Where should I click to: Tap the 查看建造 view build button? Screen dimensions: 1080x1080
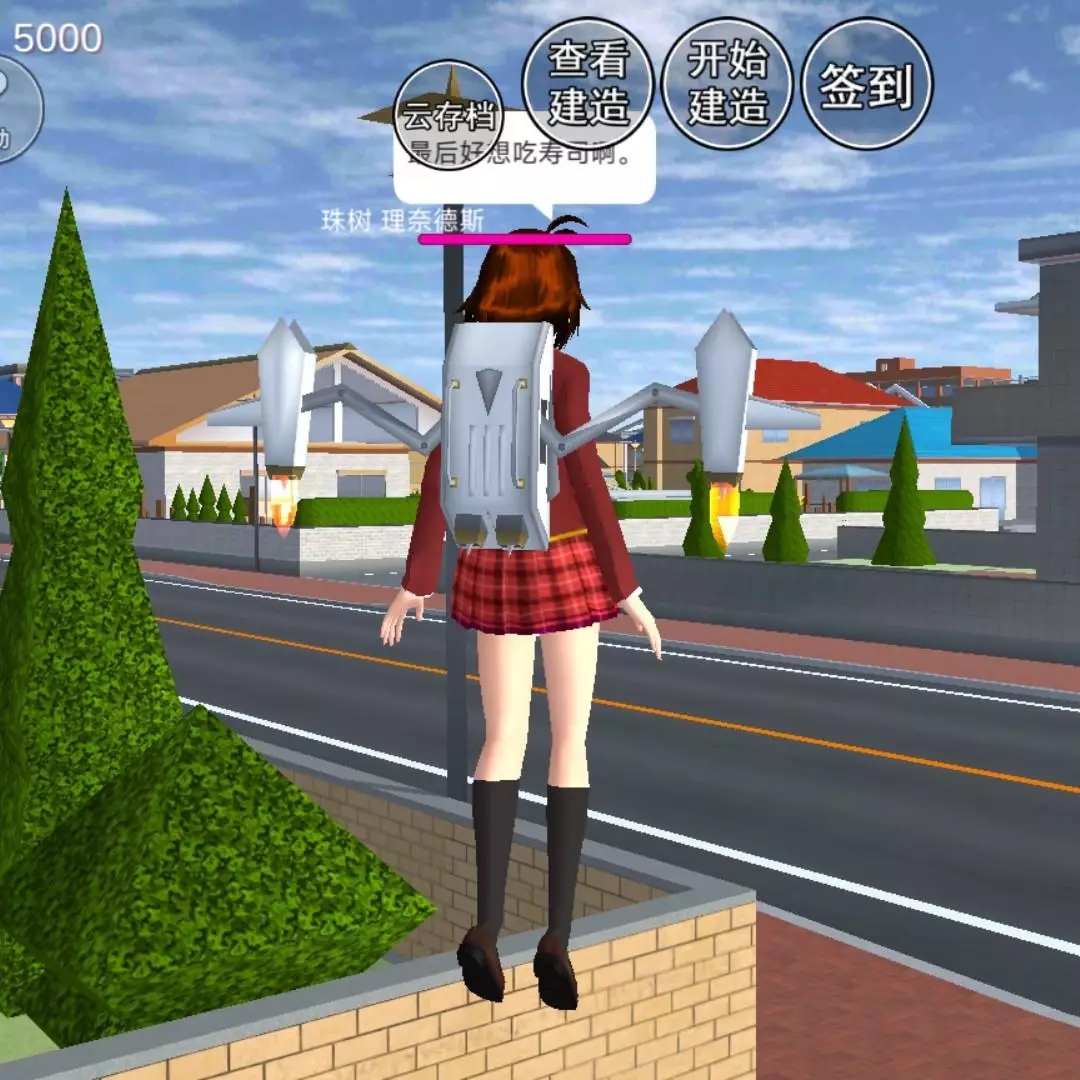tap(588, 84)
